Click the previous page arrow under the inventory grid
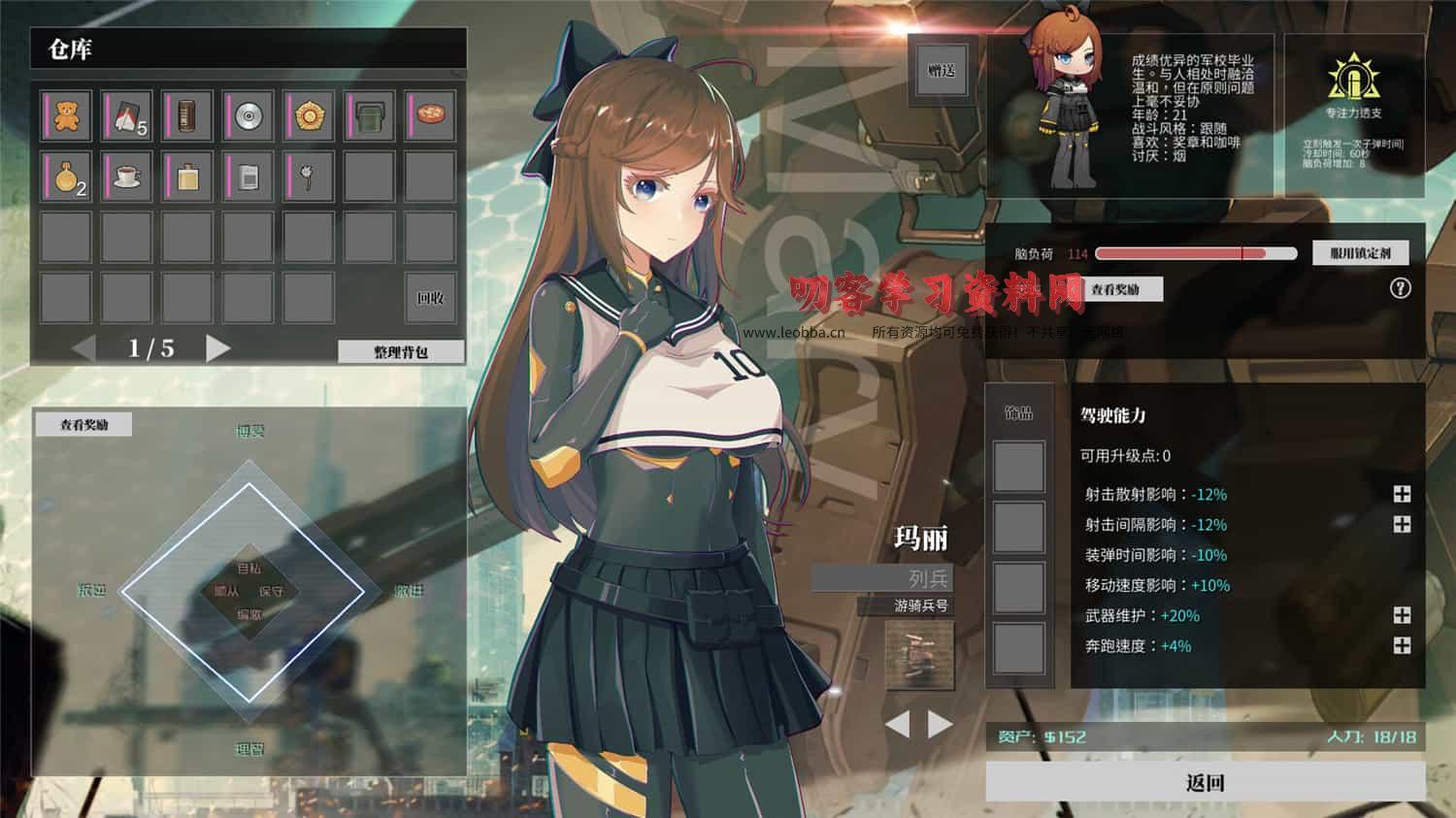This screenshot has width=1456, height=818. point(83,347)
